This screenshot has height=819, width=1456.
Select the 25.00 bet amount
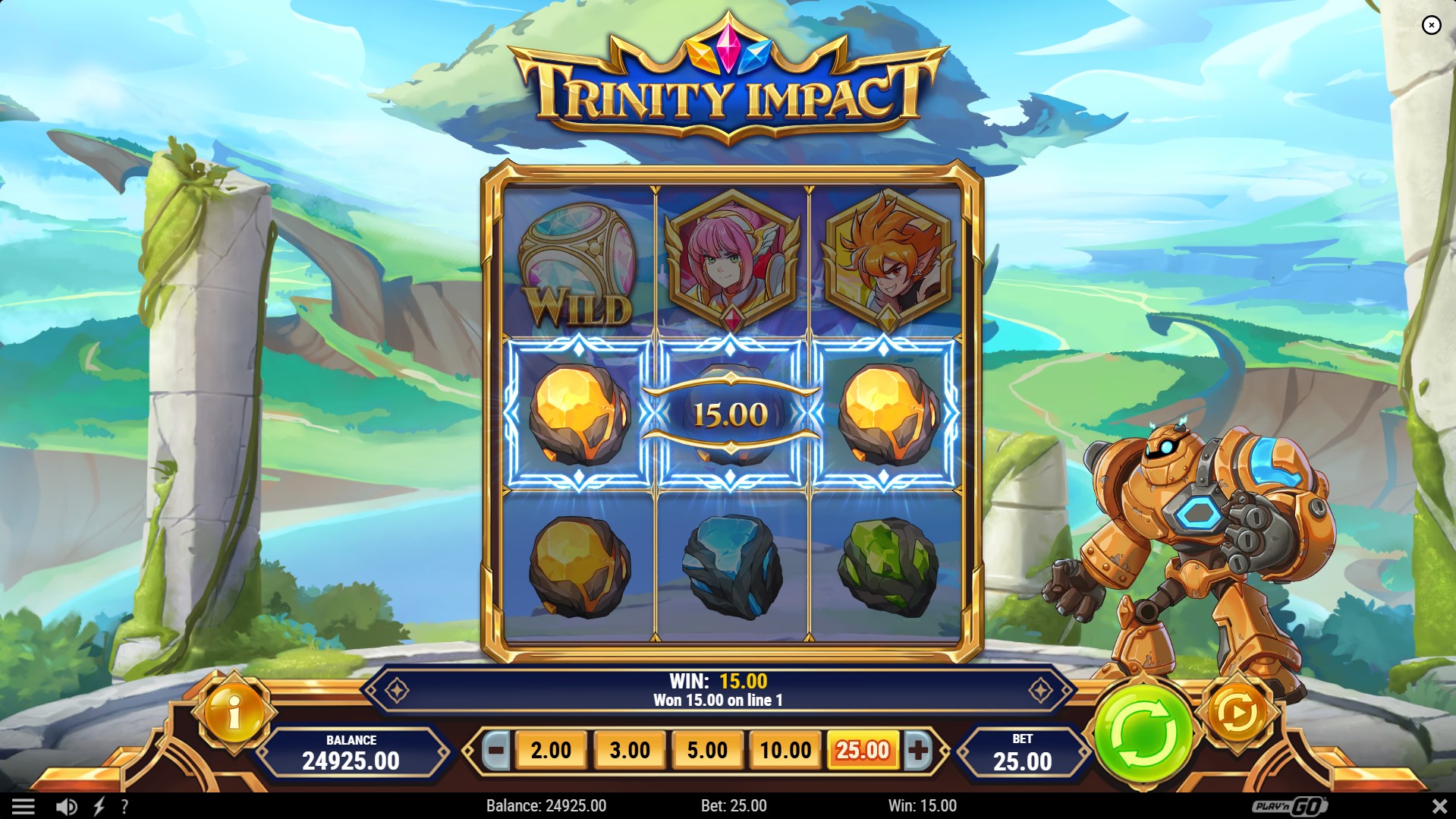click(x=863, y=751)
